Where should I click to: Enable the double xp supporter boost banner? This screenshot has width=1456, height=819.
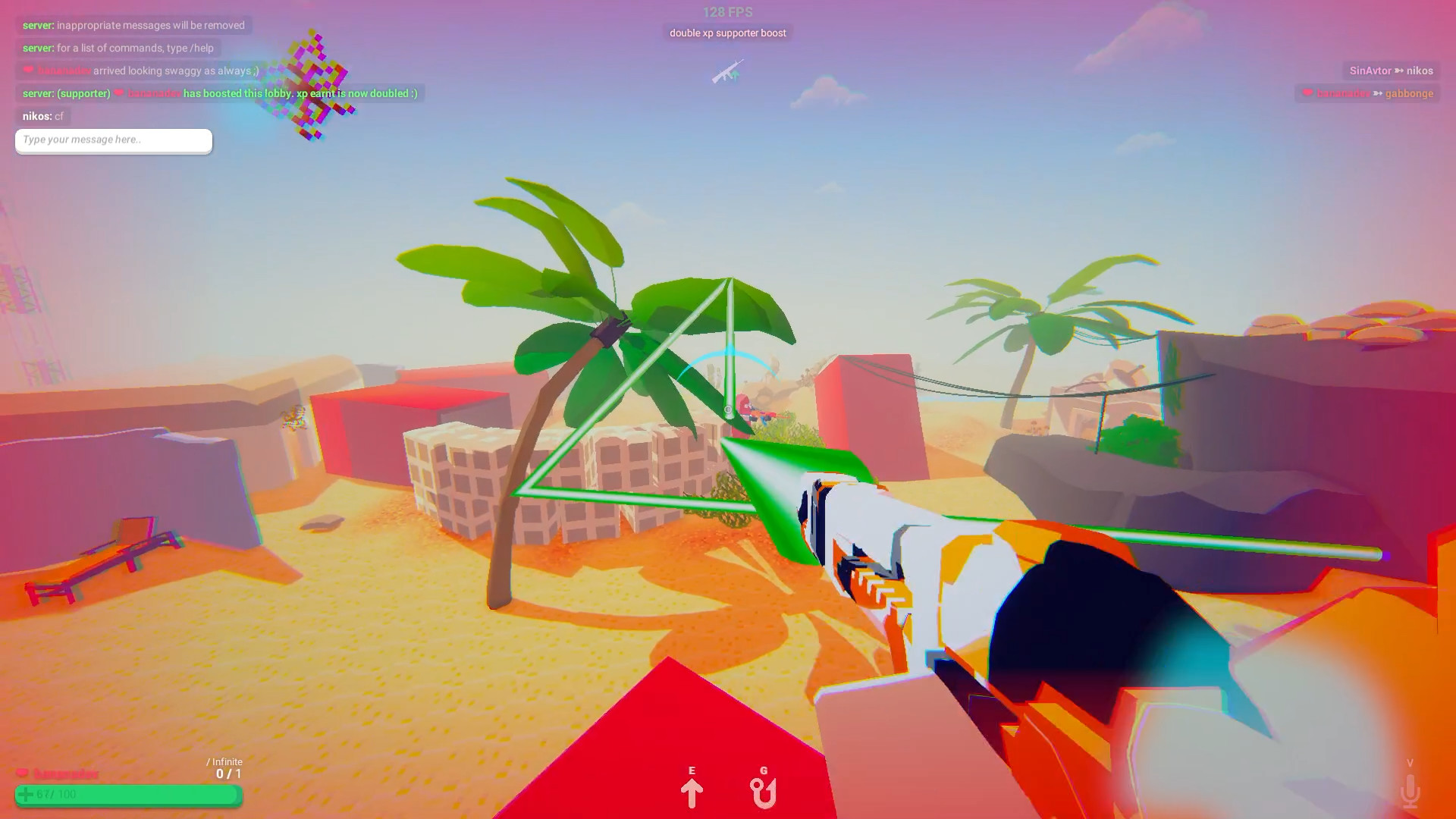tap(726, 33)
